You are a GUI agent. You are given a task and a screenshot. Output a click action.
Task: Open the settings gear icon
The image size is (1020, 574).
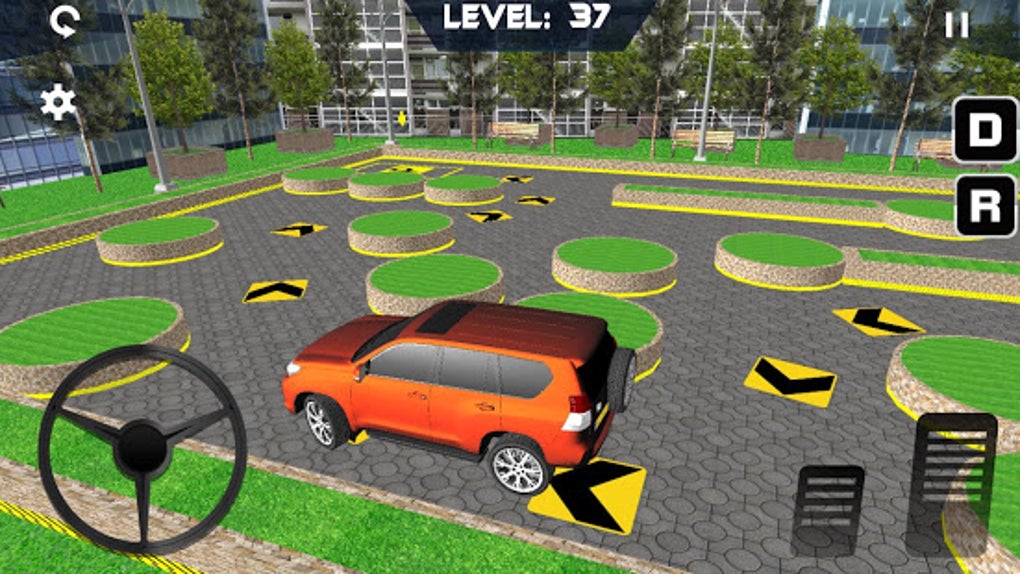[x=58, y=102]
